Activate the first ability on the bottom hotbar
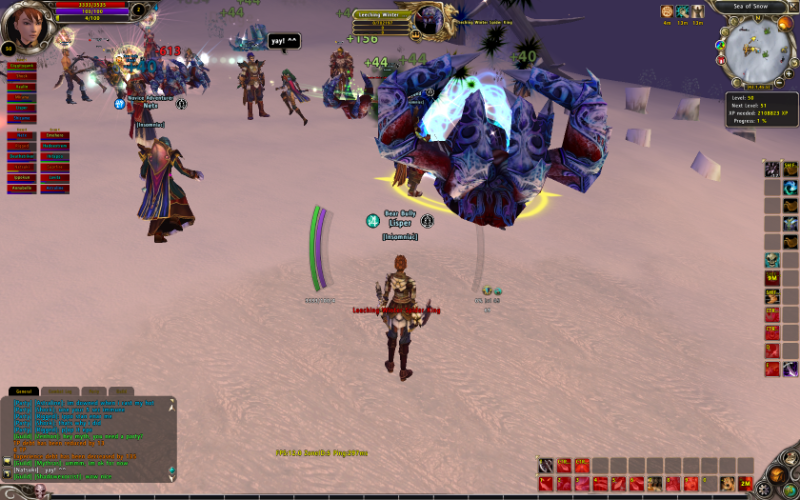 click(546, 465)
